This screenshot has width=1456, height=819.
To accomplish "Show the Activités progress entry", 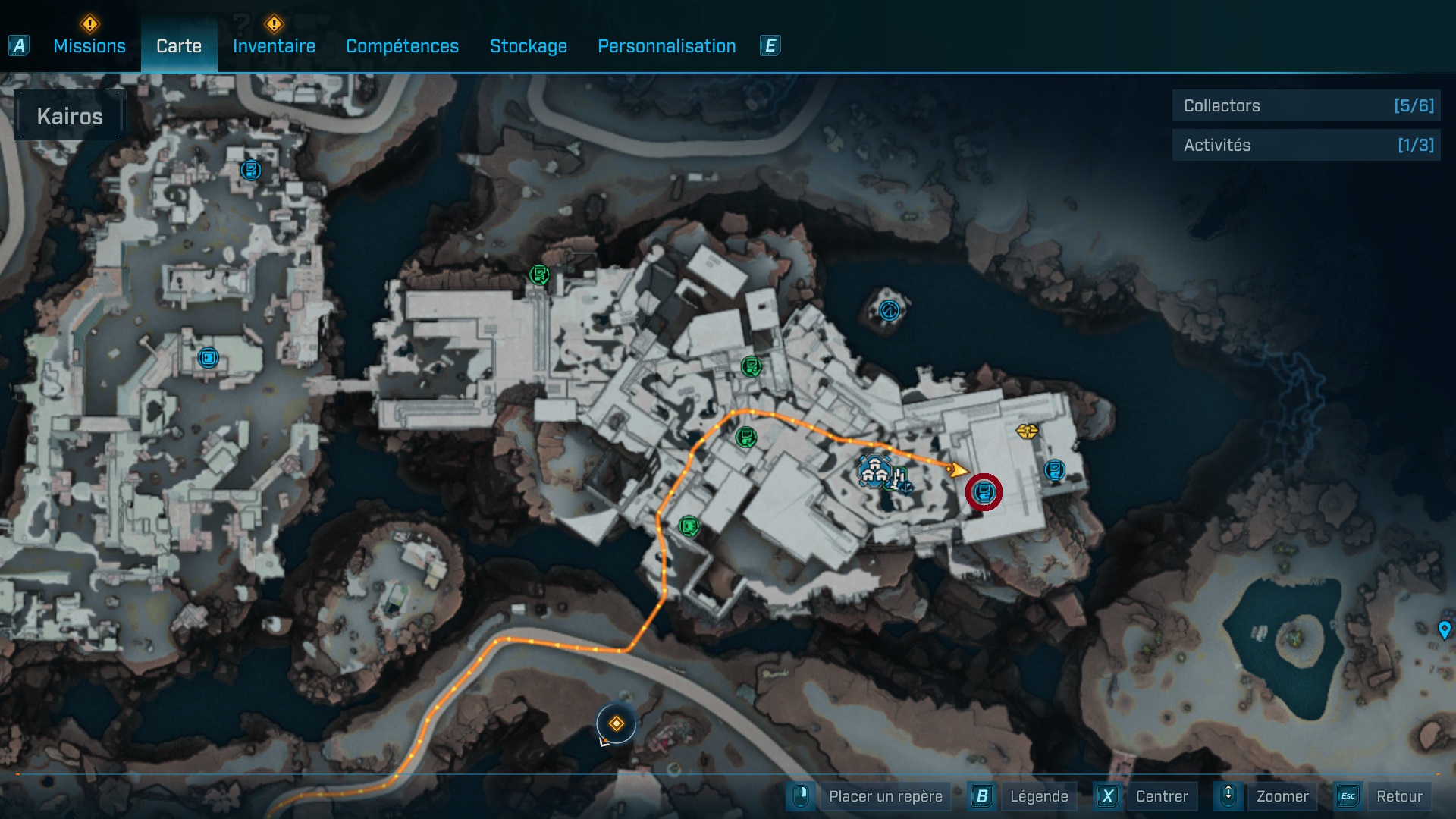I will (x=1306, y=145).
